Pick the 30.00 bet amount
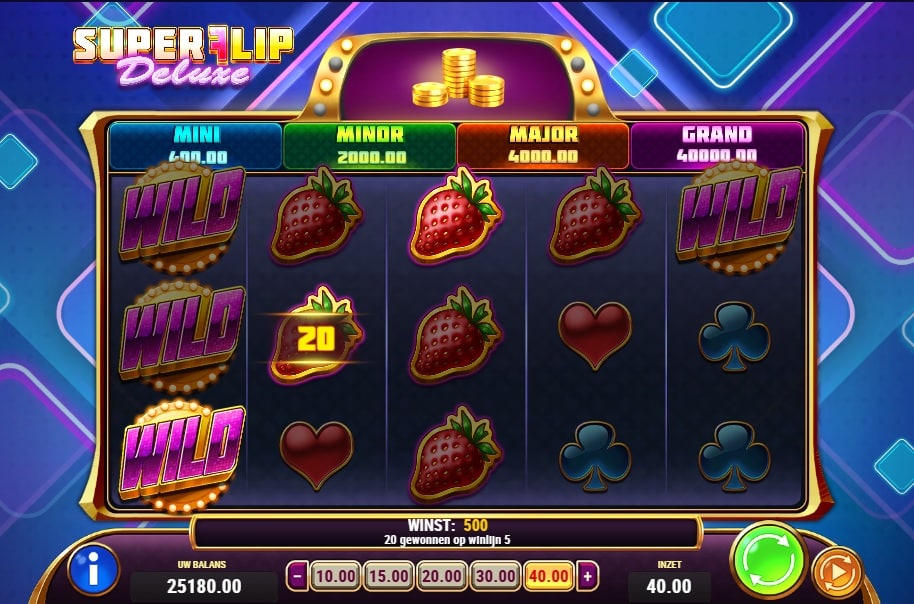The image size is (914, 604). point(495,576)
